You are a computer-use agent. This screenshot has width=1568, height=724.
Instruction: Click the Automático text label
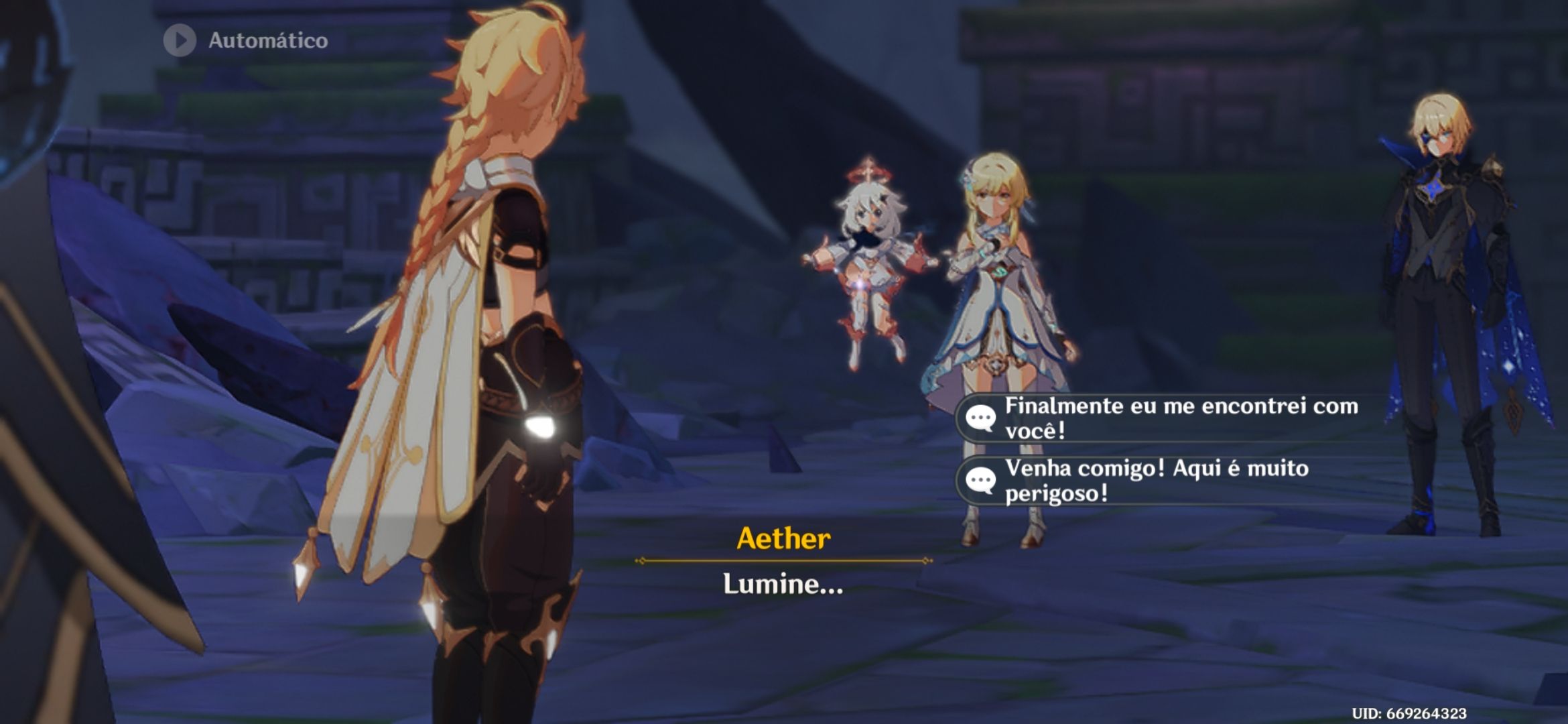[267, 40]
